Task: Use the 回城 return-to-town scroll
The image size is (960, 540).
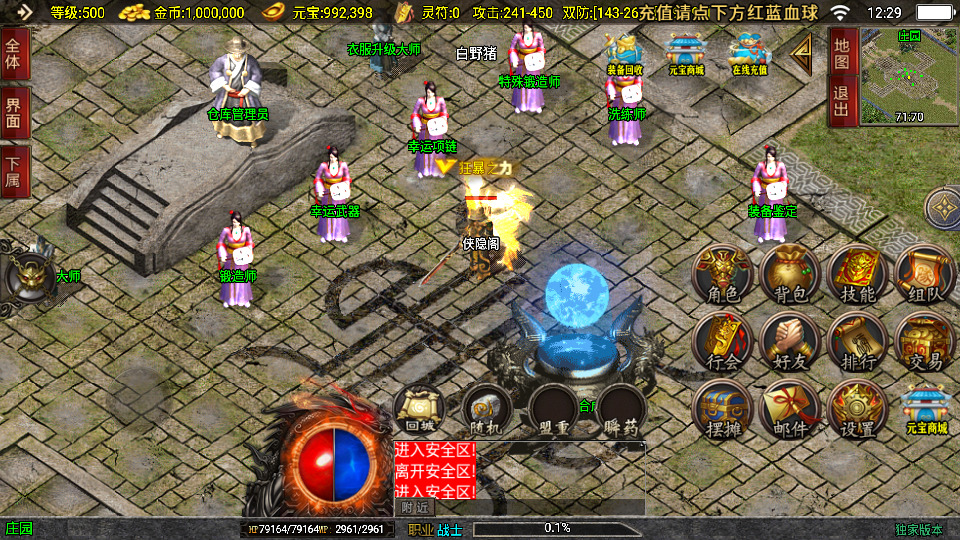Action: 419,410
